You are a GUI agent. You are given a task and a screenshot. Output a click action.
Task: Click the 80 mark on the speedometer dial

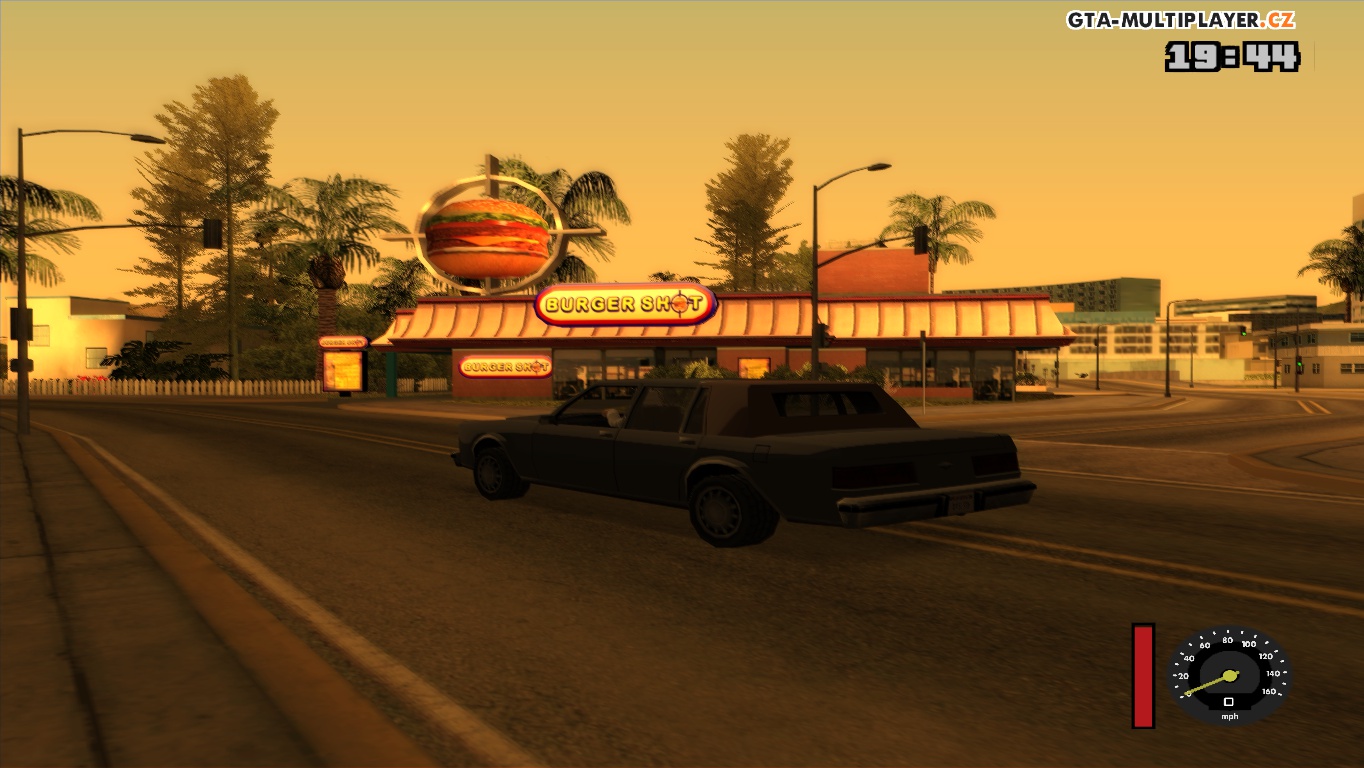[1227, 640]
